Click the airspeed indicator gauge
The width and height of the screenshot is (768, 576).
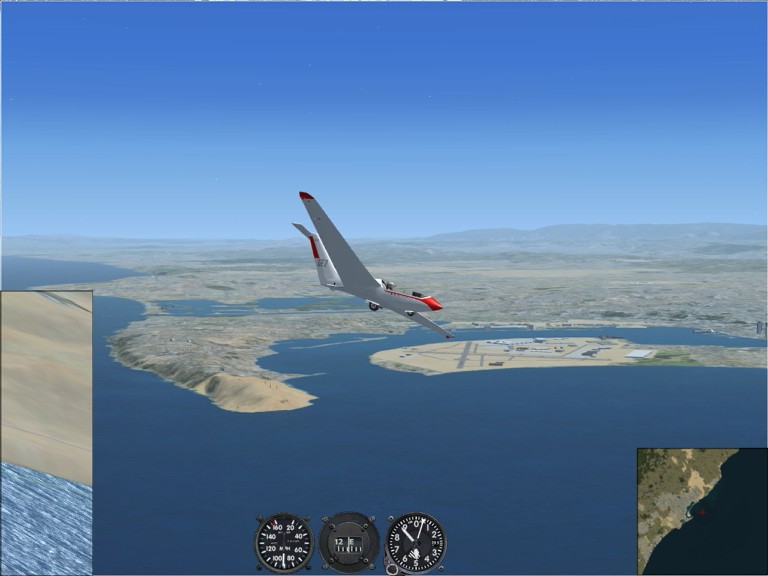[x=283, y=542]
